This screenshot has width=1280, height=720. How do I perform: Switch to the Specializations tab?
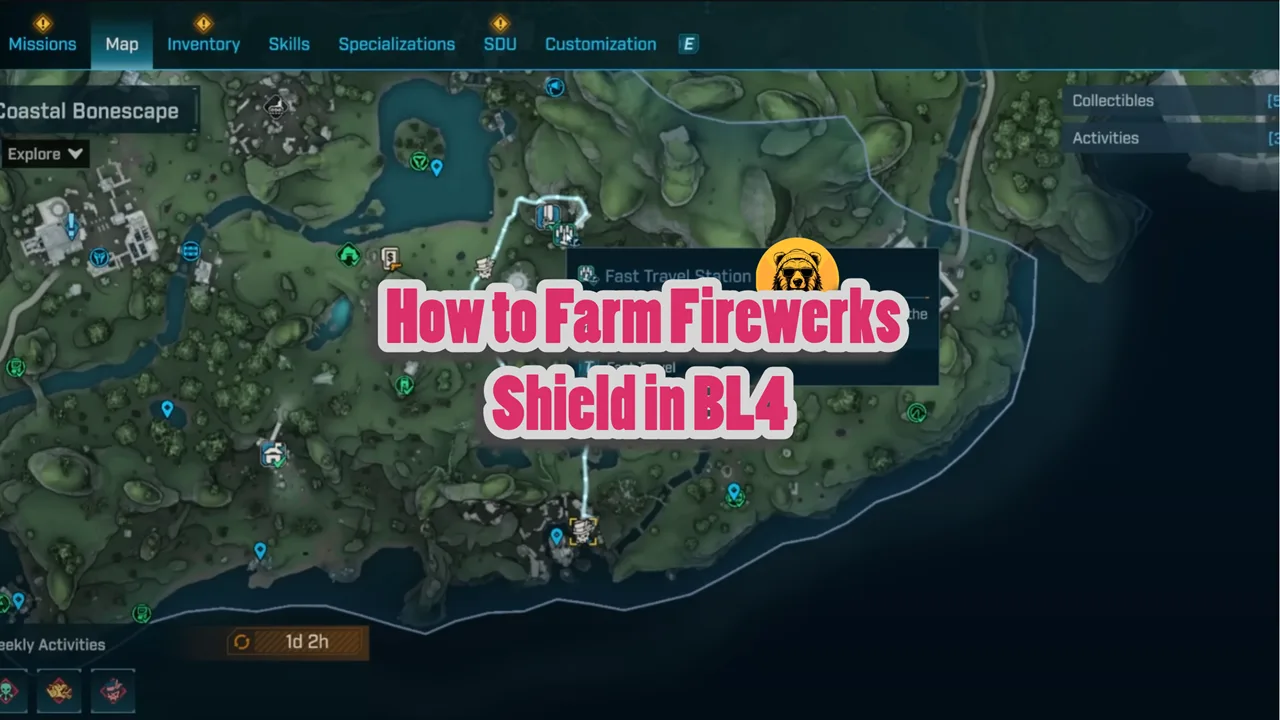pos(396,44)
